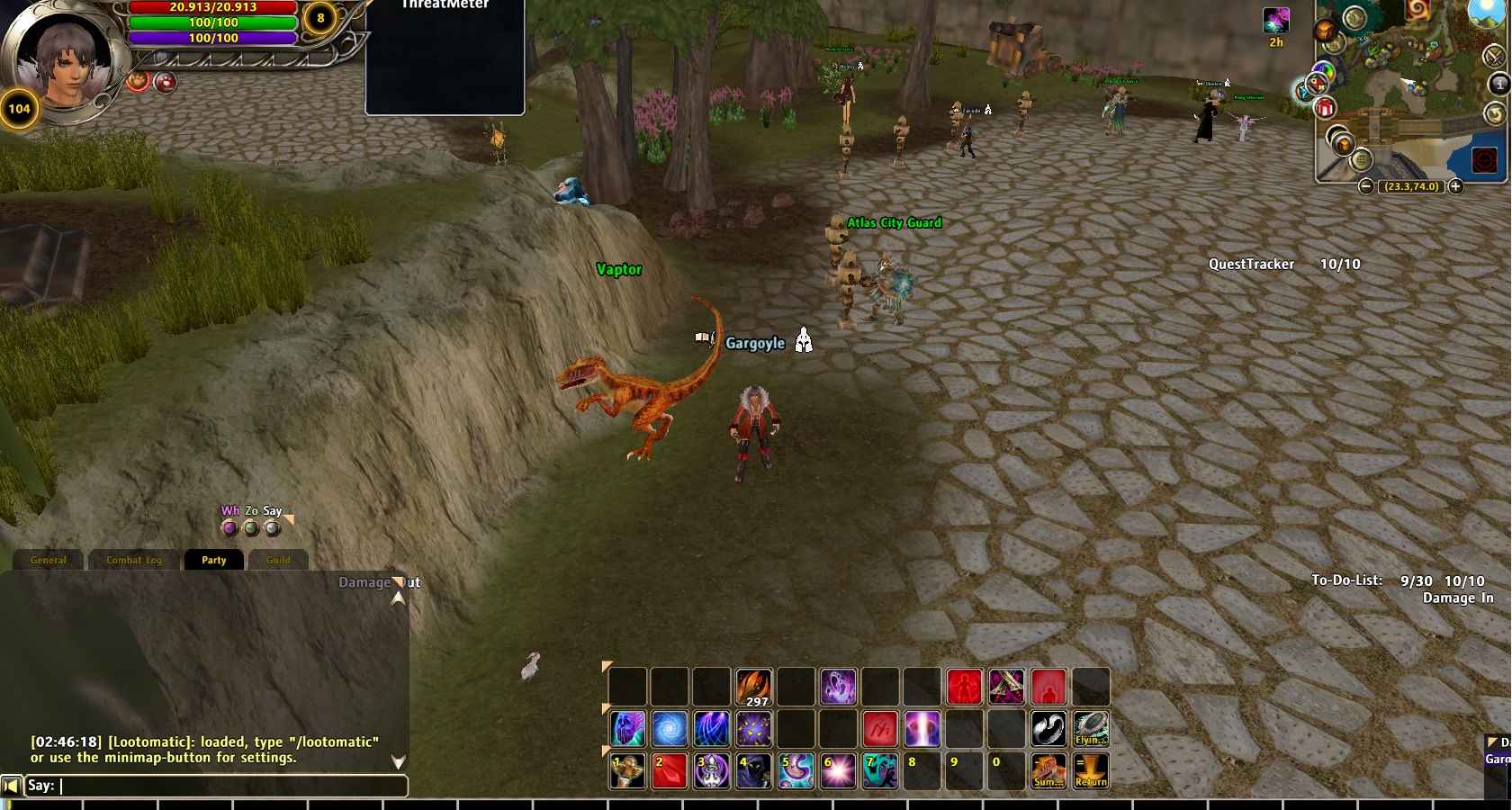Click the Say chat input field
1512x810 pixels.
tap(232, 786)
